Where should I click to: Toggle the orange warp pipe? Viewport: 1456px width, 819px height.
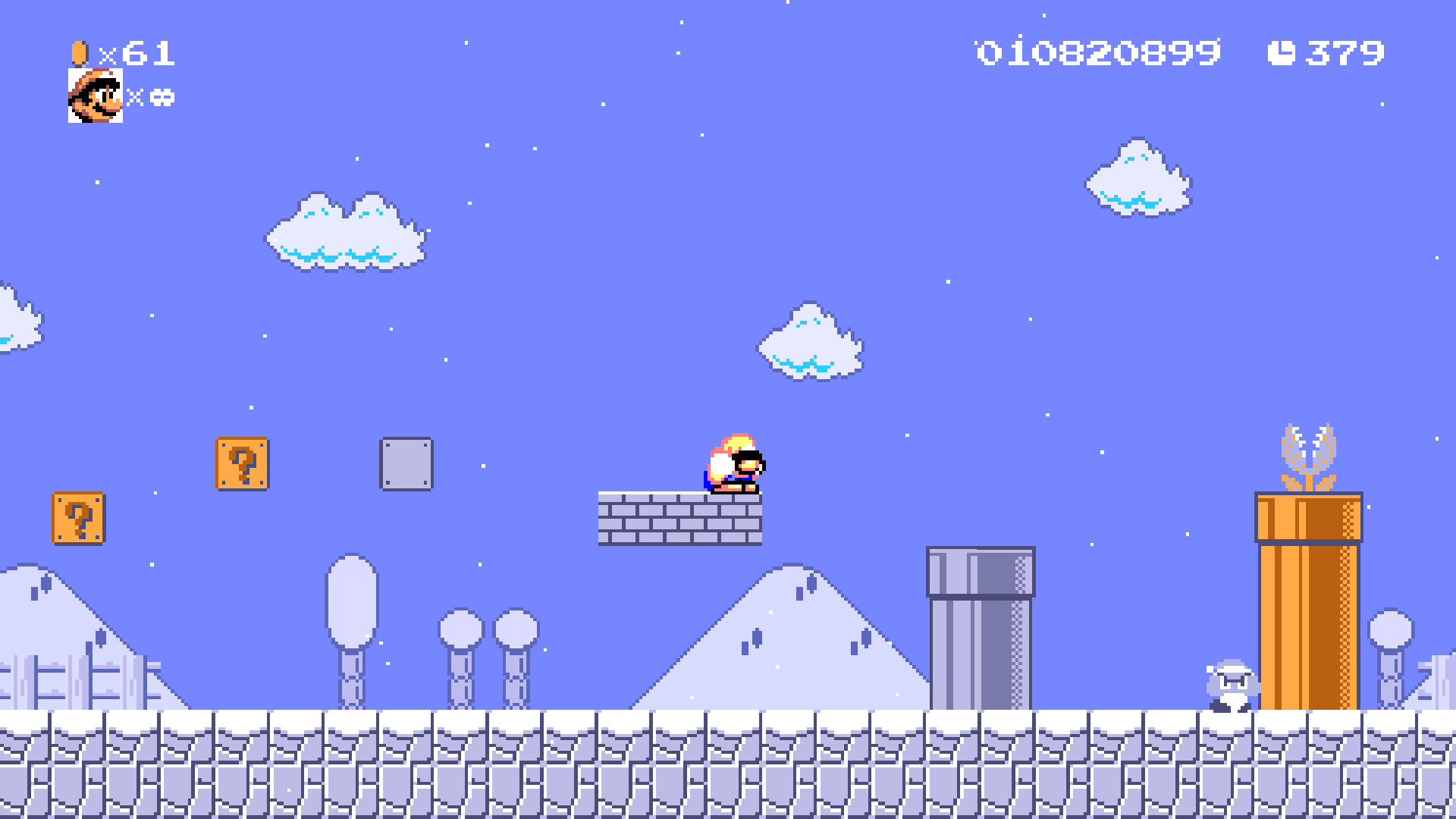1308,599
